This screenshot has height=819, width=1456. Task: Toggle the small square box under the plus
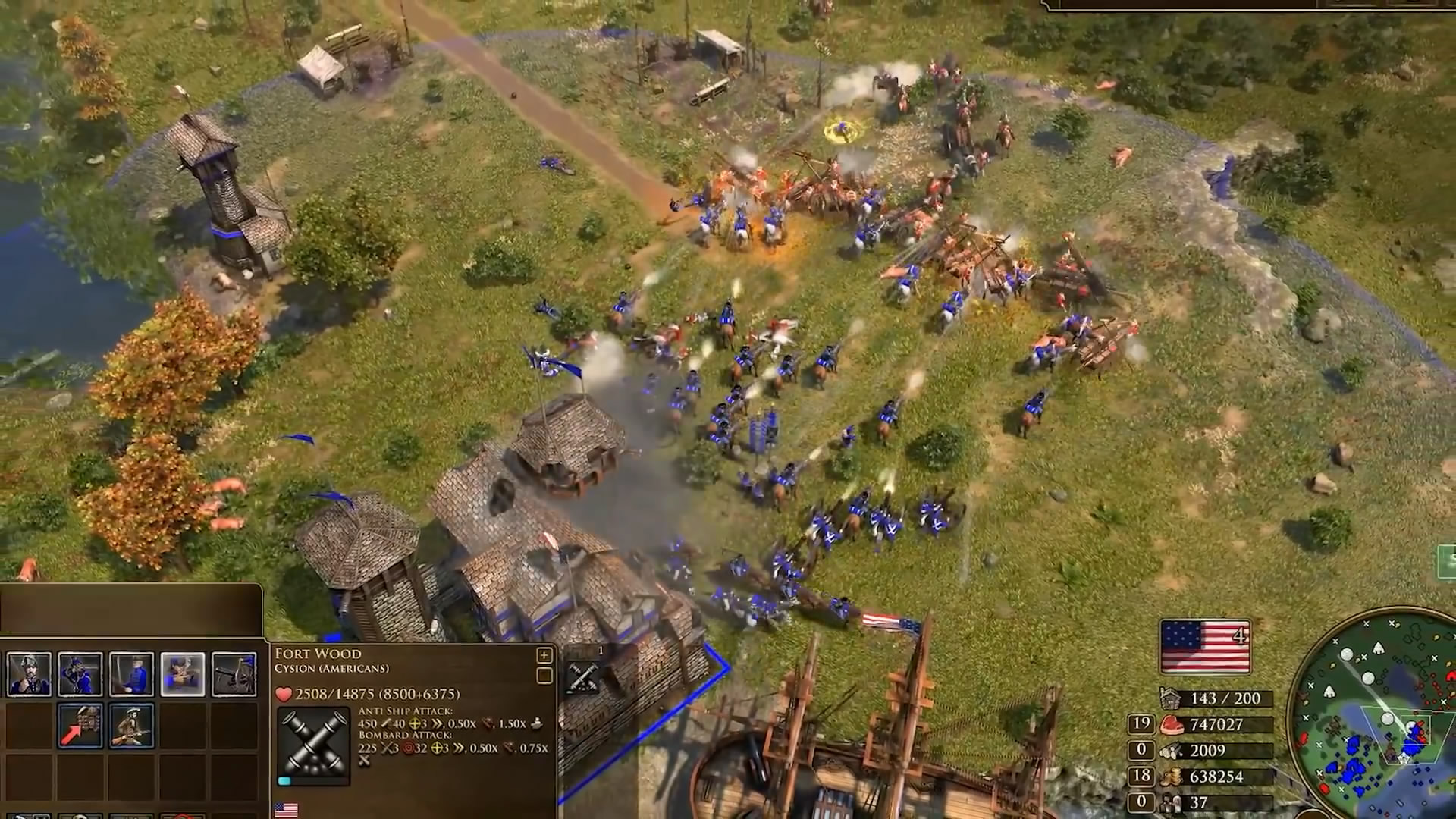(x=544, y=676)
